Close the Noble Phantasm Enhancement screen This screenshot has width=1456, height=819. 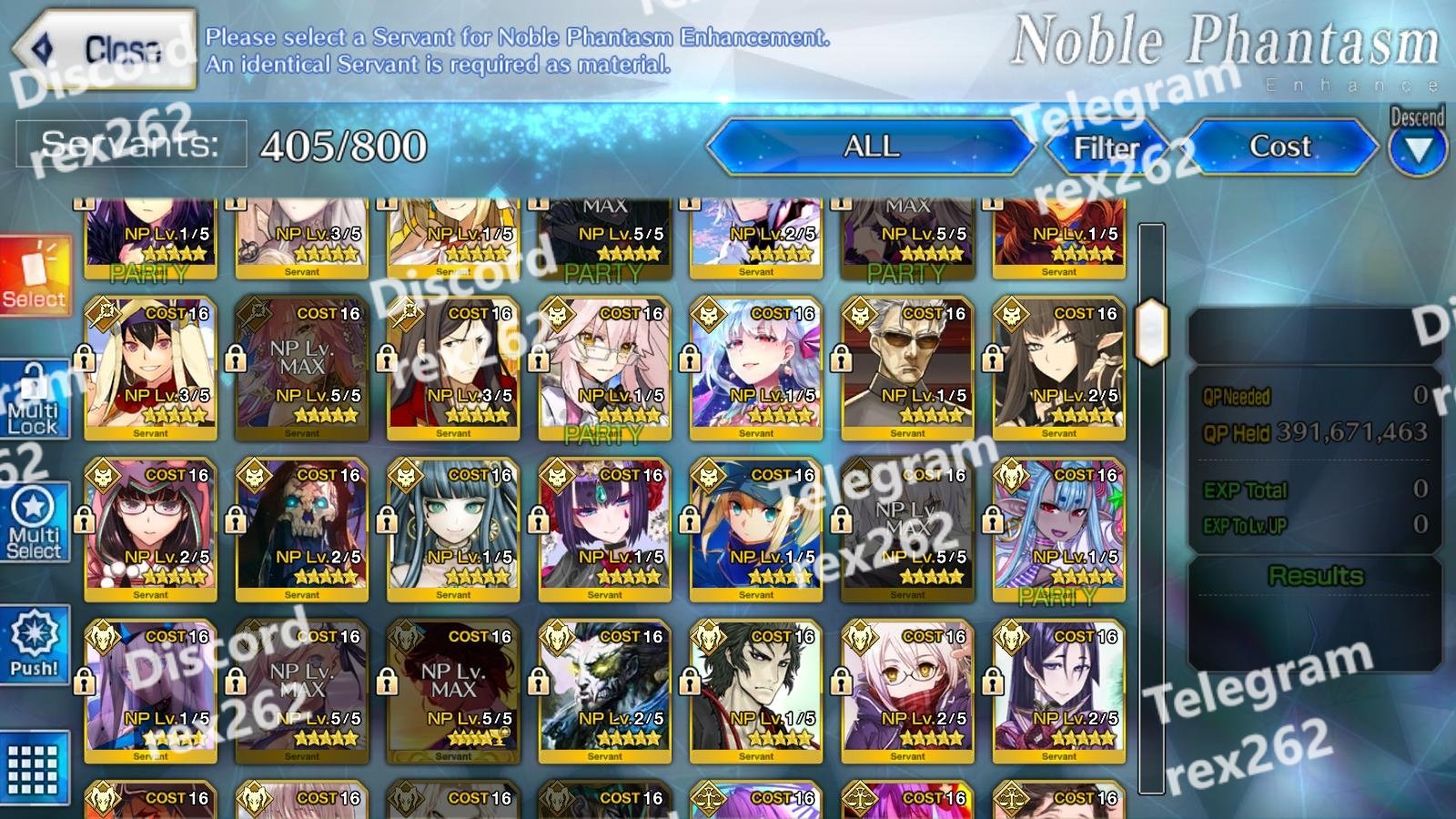(105, 50)
